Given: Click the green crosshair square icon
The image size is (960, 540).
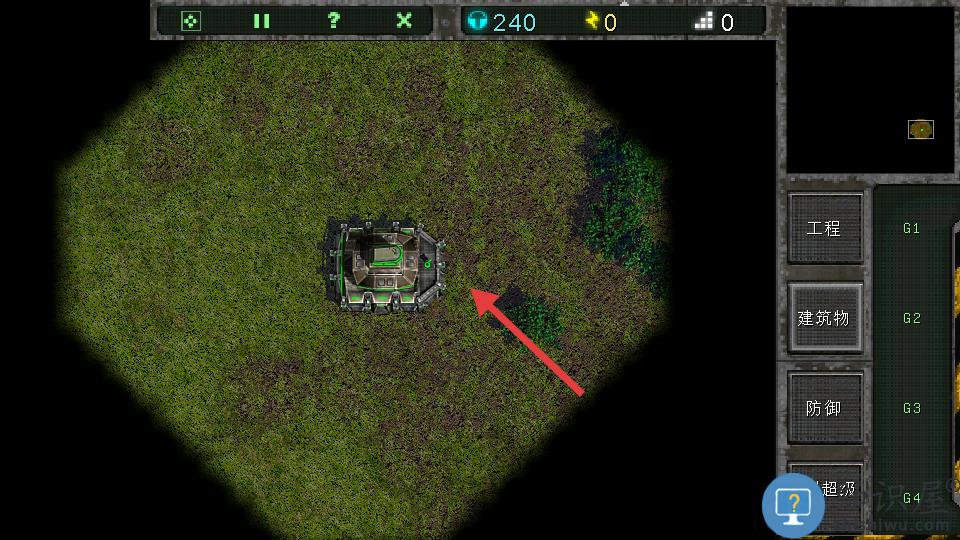Looking at the screenshot, I should click(x=190, y=21).
